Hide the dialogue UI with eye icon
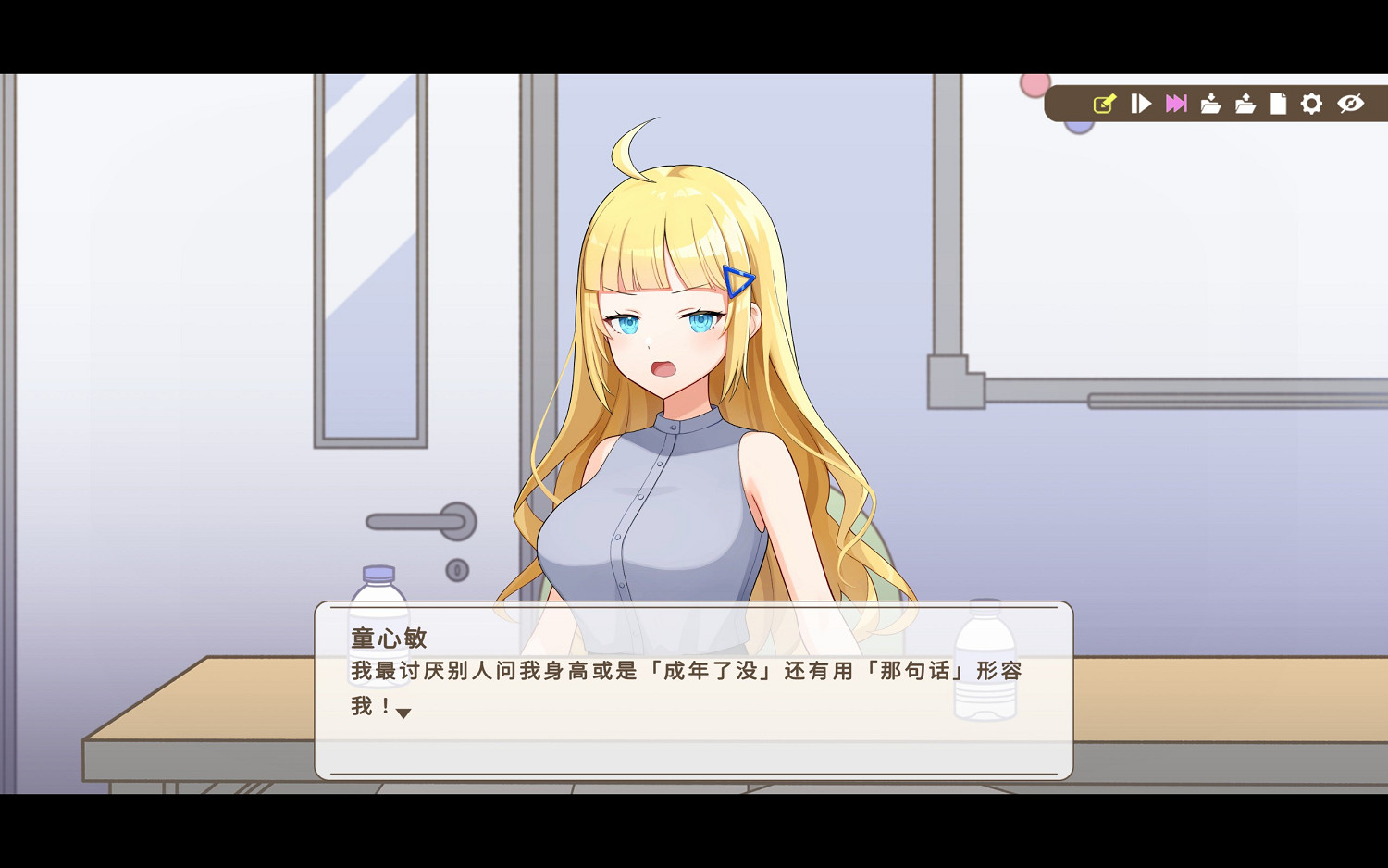This screenshot has width=1388, height=868. pos(1349,104)
